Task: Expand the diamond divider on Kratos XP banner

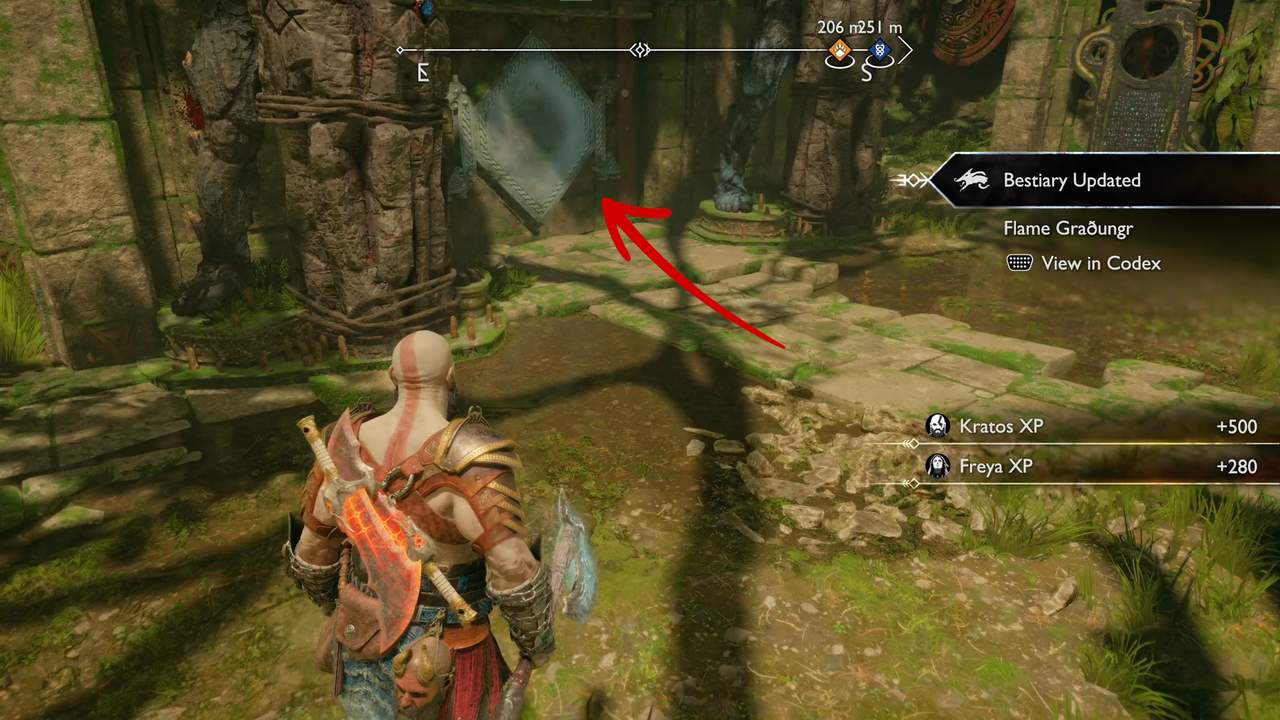Action: click(912, 443)
